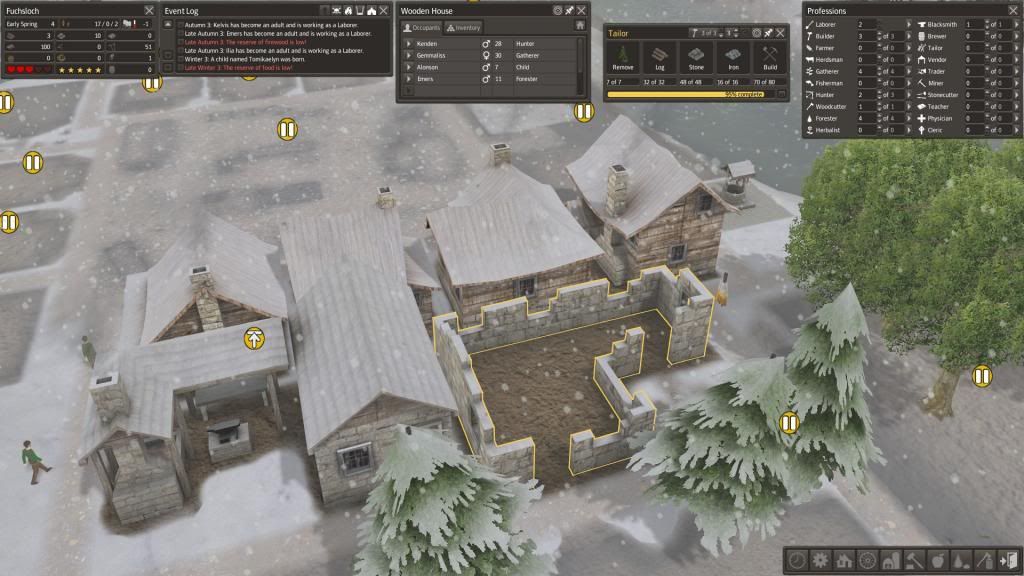
Task: Close the Event Log window
Action: (384, 10)
